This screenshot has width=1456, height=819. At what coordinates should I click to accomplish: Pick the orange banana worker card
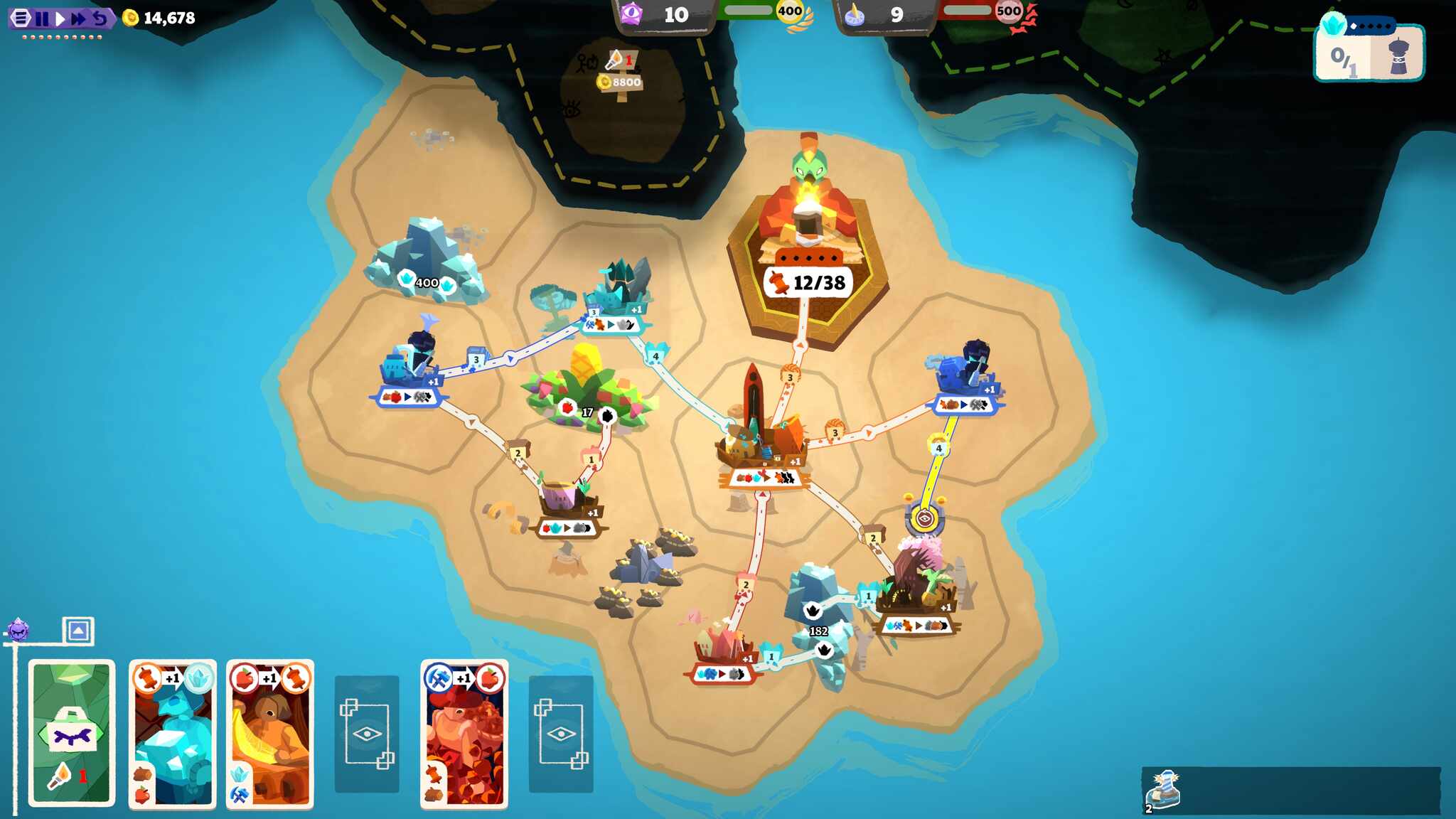(270, 734)
